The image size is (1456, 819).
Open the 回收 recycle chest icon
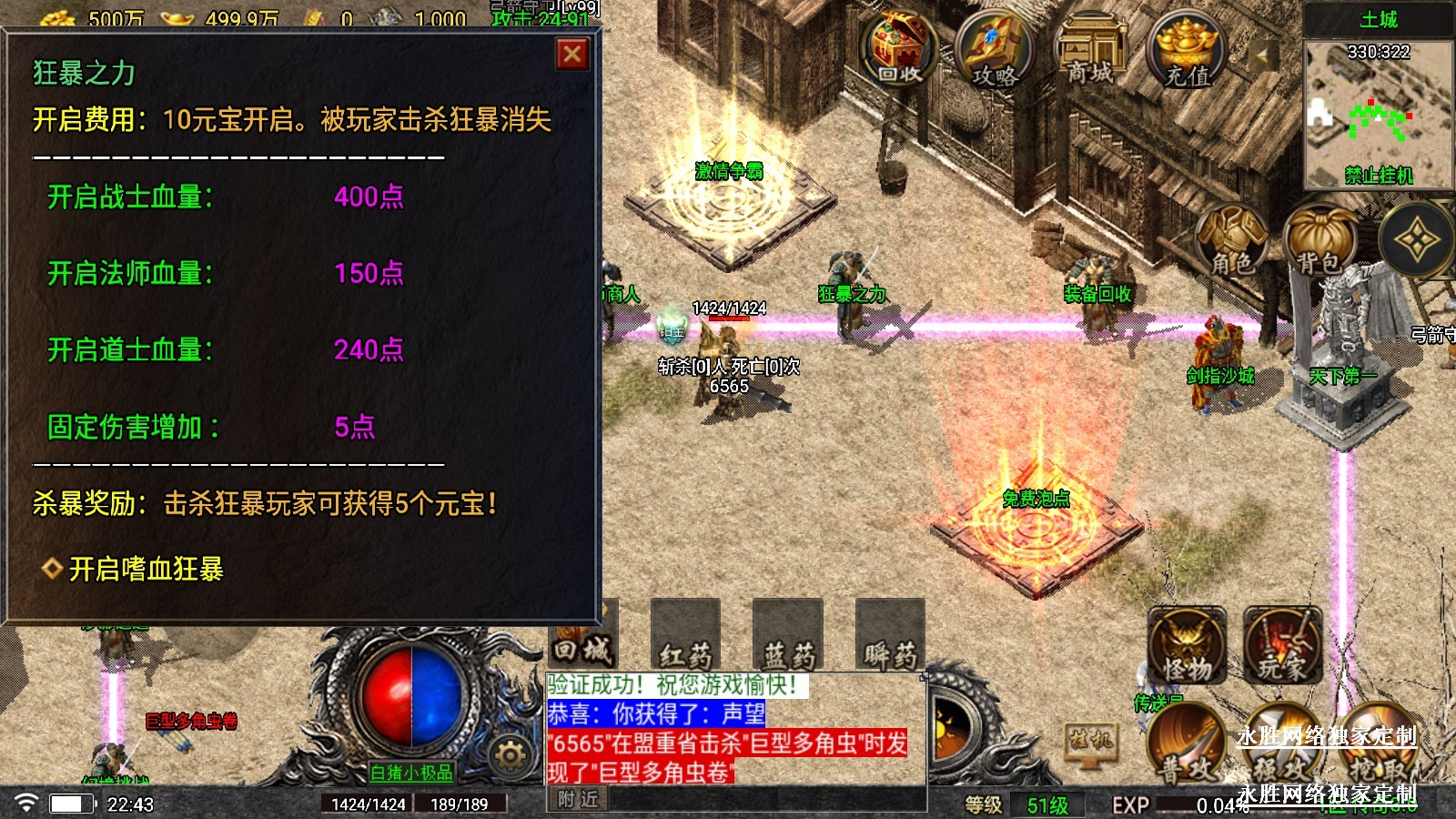(x=900, y=50)
